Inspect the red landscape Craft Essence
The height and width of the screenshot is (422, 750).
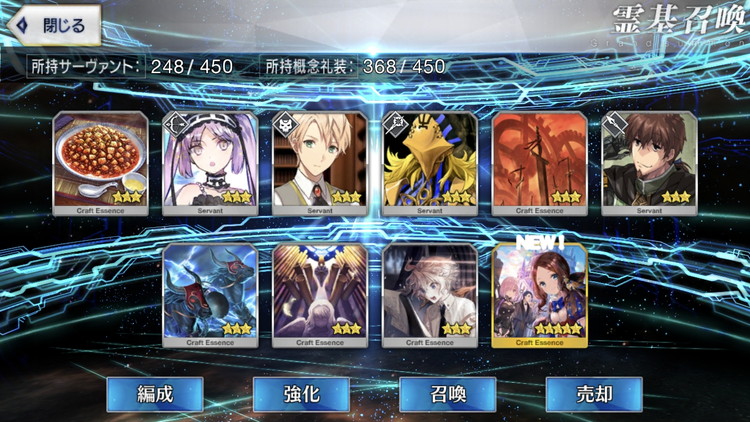pyautogui.click(x=540, y=160)
